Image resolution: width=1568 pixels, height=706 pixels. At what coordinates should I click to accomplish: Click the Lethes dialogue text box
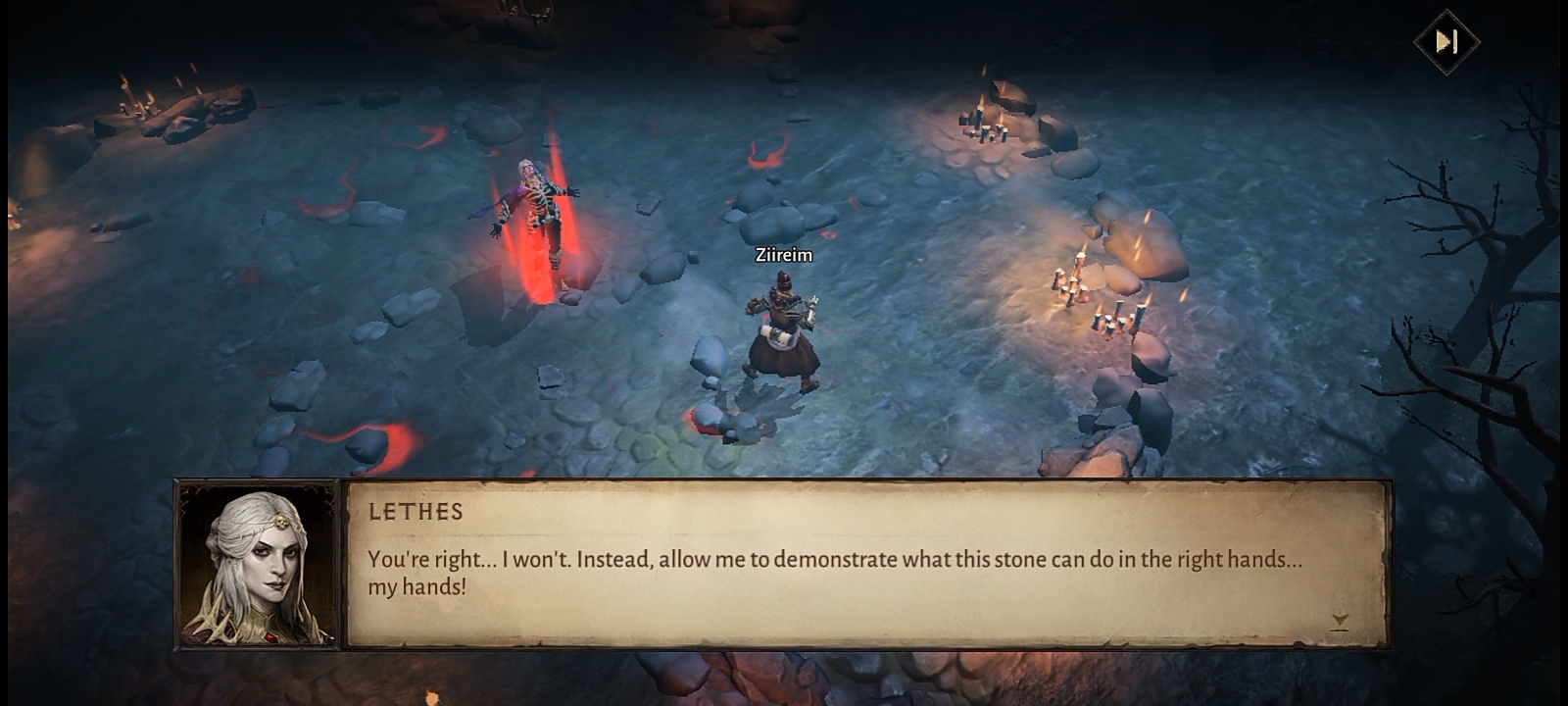tap(866, 564)
